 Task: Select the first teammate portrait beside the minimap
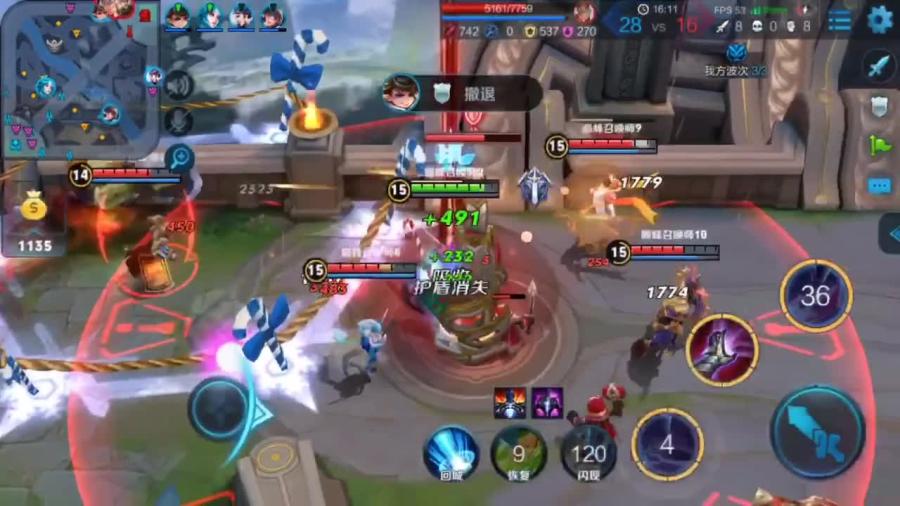pyautogui.click(x=177, y=16)
